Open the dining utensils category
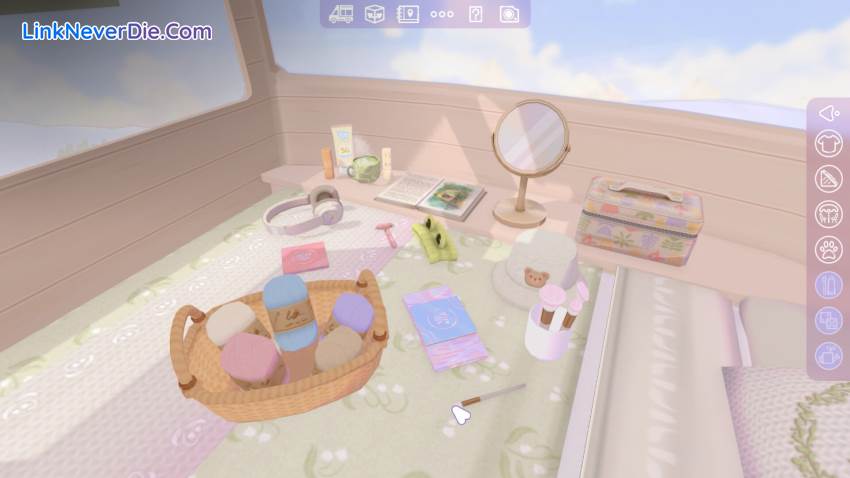The width and height of the screenshot is (850, 478). pyautogui.click(x=828, y=214)
